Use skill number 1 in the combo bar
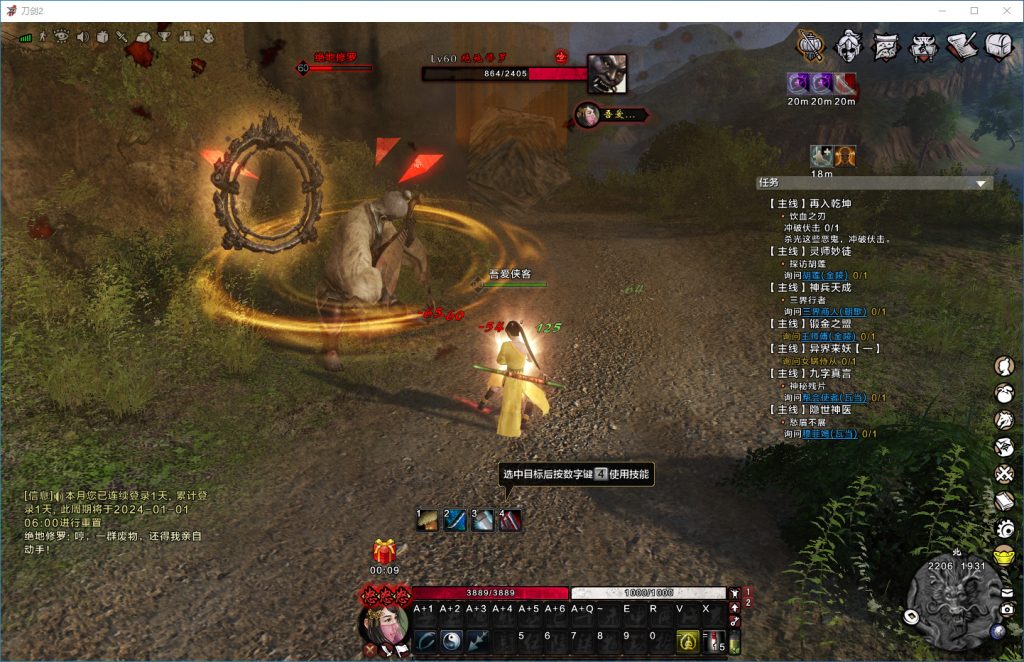The height and width of the screenshot is (662, 1024). [427, 520]
